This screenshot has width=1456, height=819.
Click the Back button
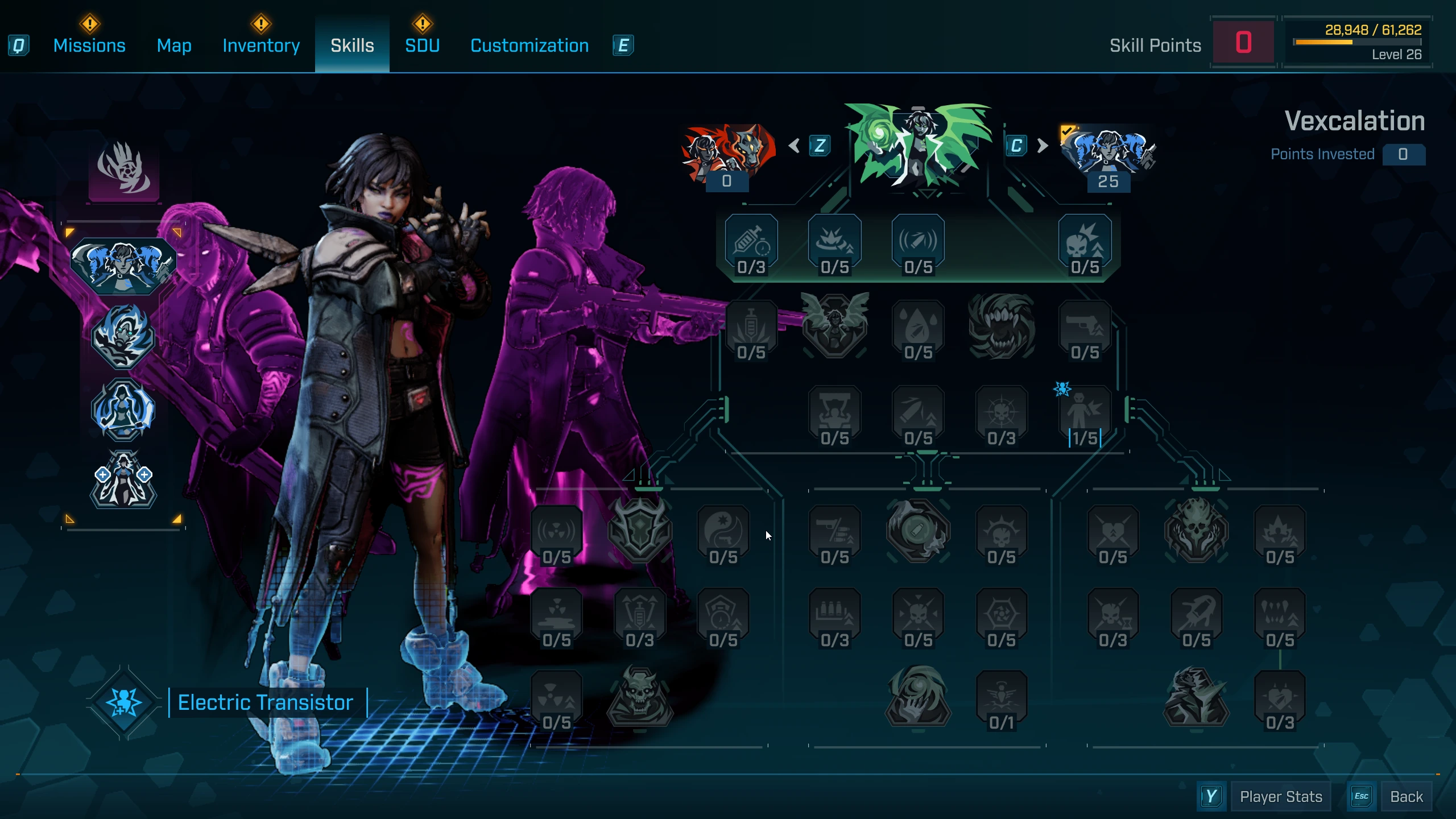pyautogui.click(x=1406, y=796)
